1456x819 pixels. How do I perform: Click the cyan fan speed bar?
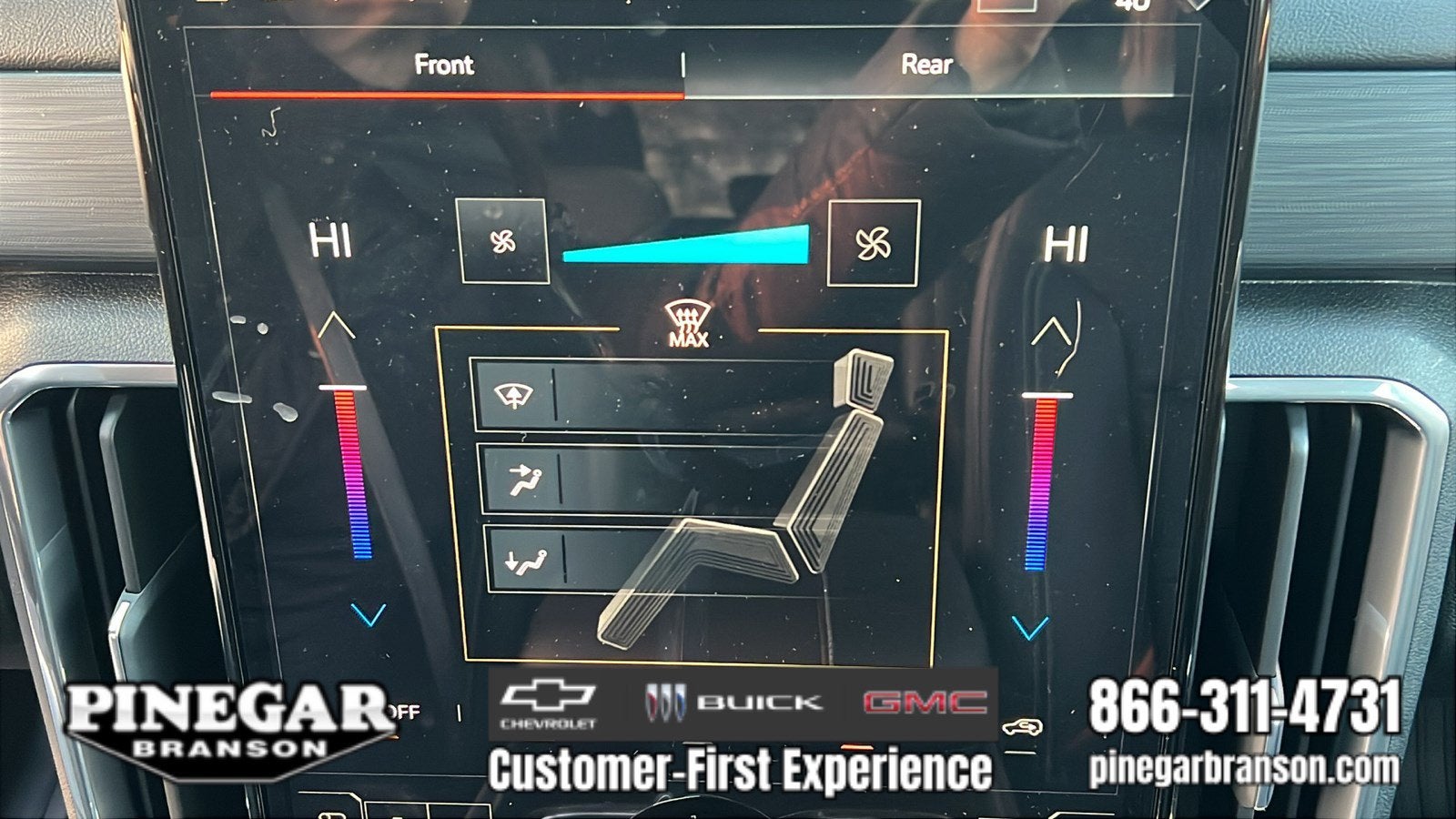[688, 246]
